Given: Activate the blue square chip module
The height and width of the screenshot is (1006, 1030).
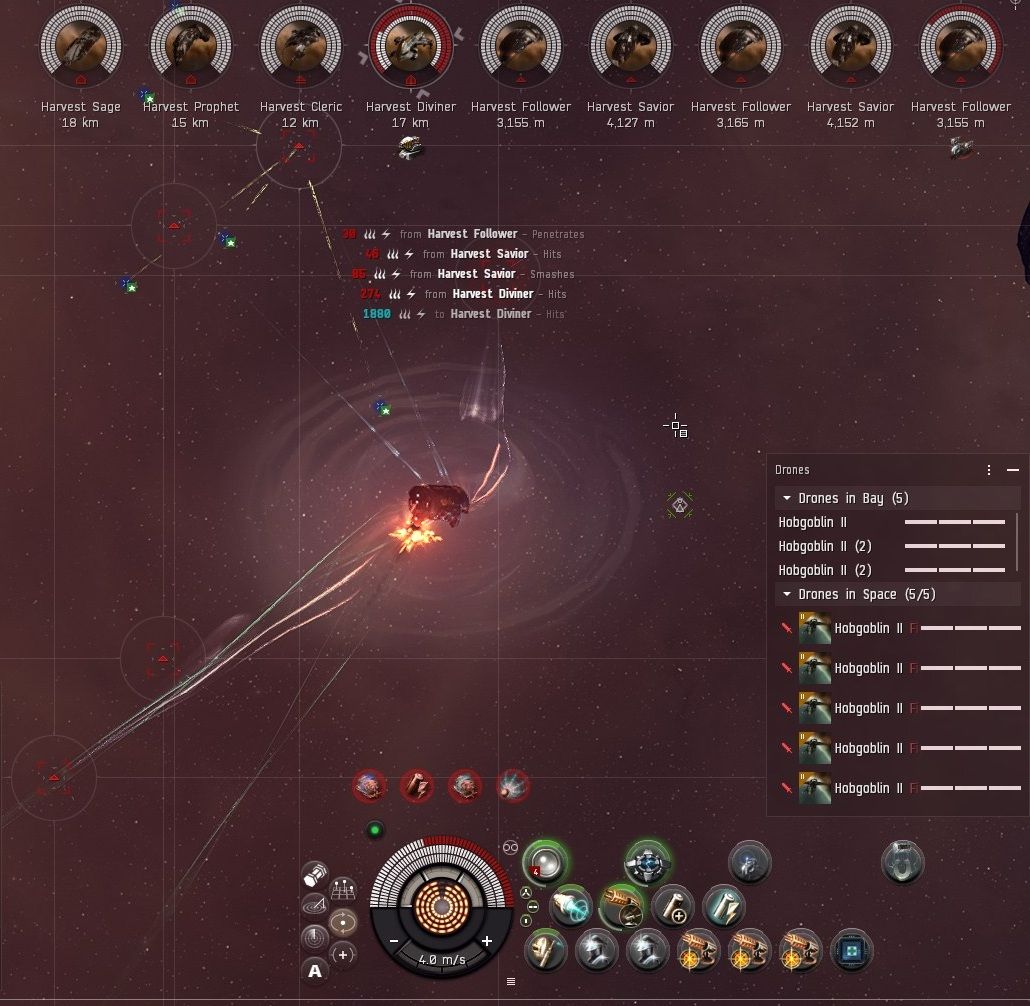Looking at the screenshot, I should coord(851,950).
